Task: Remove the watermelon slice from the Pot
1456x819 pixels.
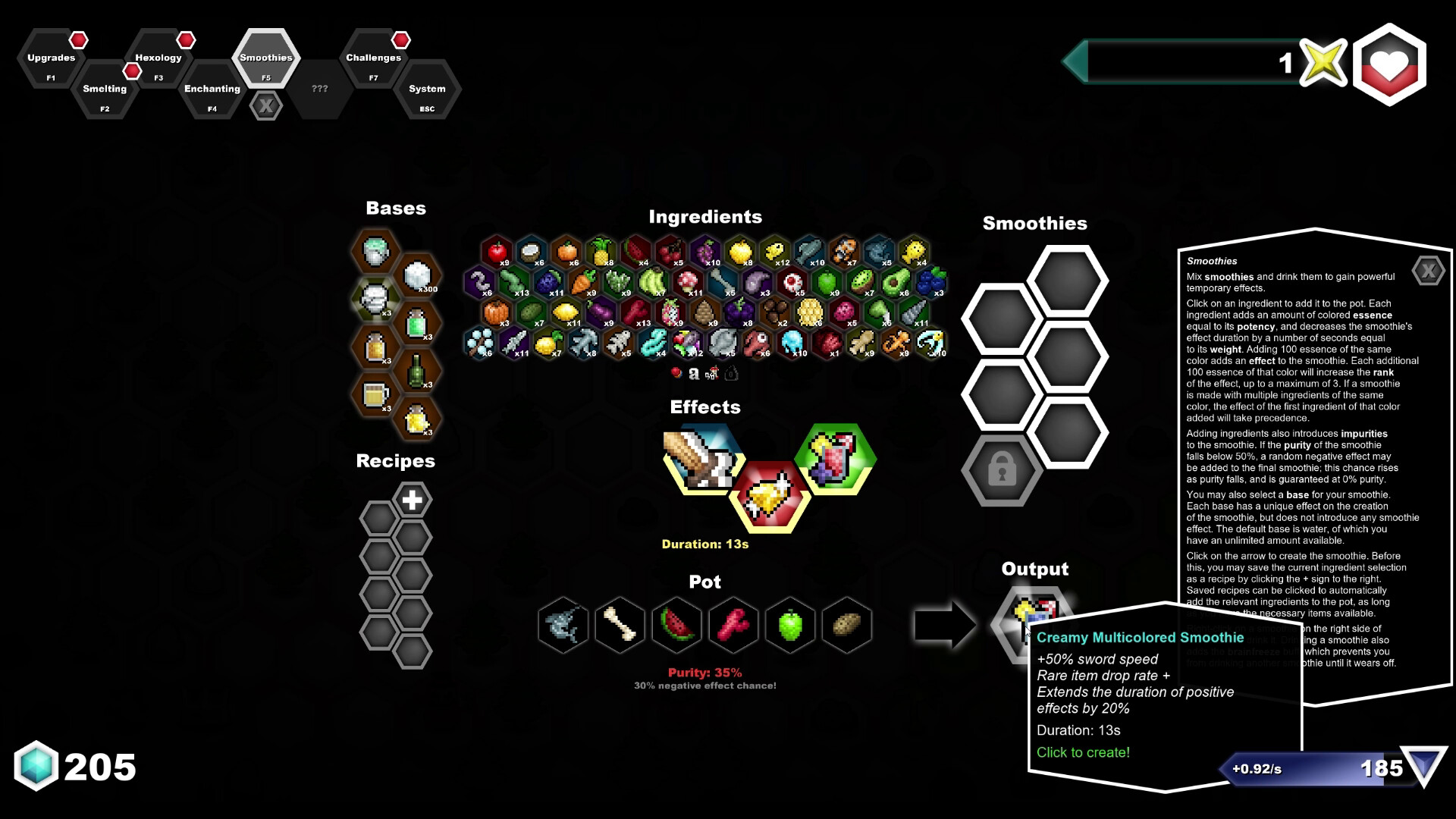Action: point(675,625)
